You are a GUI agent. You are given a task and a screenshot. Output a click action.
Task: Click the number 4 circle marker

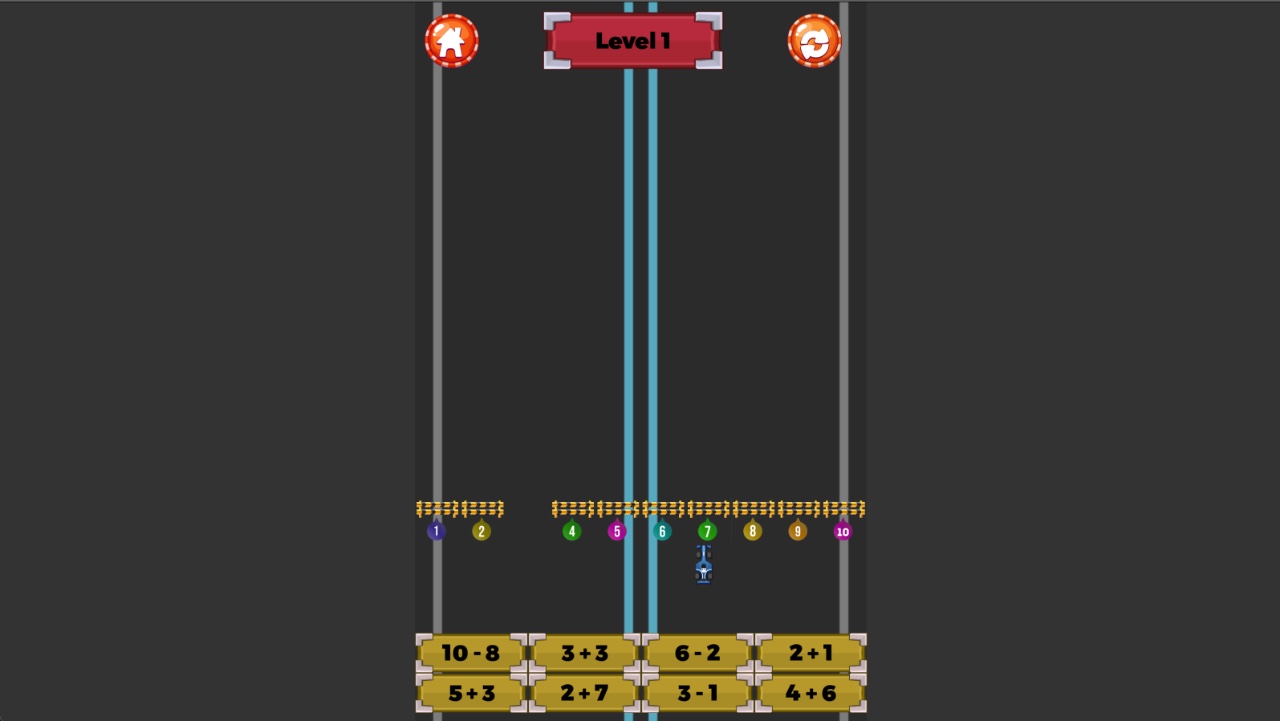(572, 531)
